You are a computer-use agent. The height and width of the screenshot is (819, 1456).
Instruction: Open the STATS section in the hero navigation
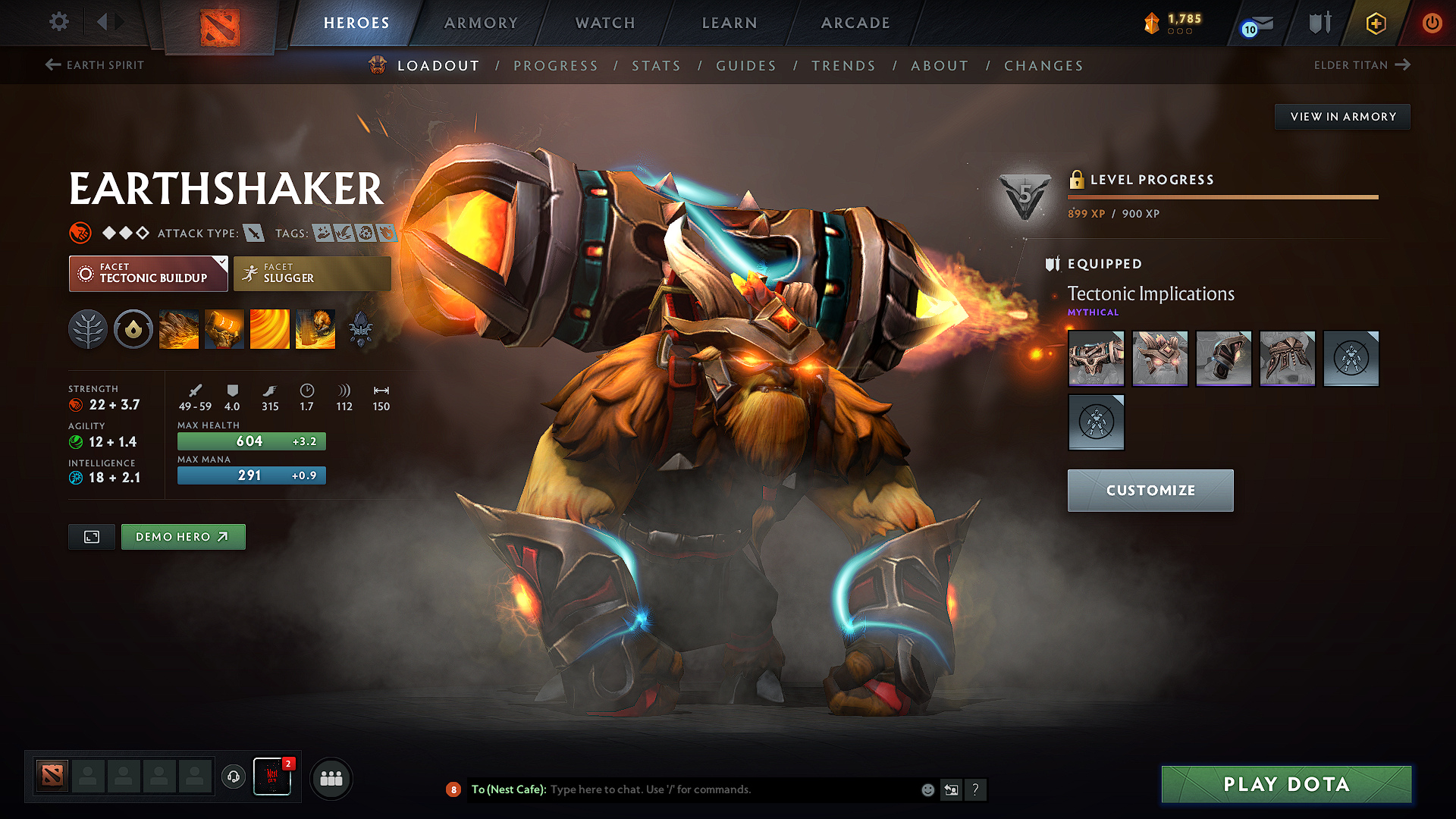click(656, 65)
